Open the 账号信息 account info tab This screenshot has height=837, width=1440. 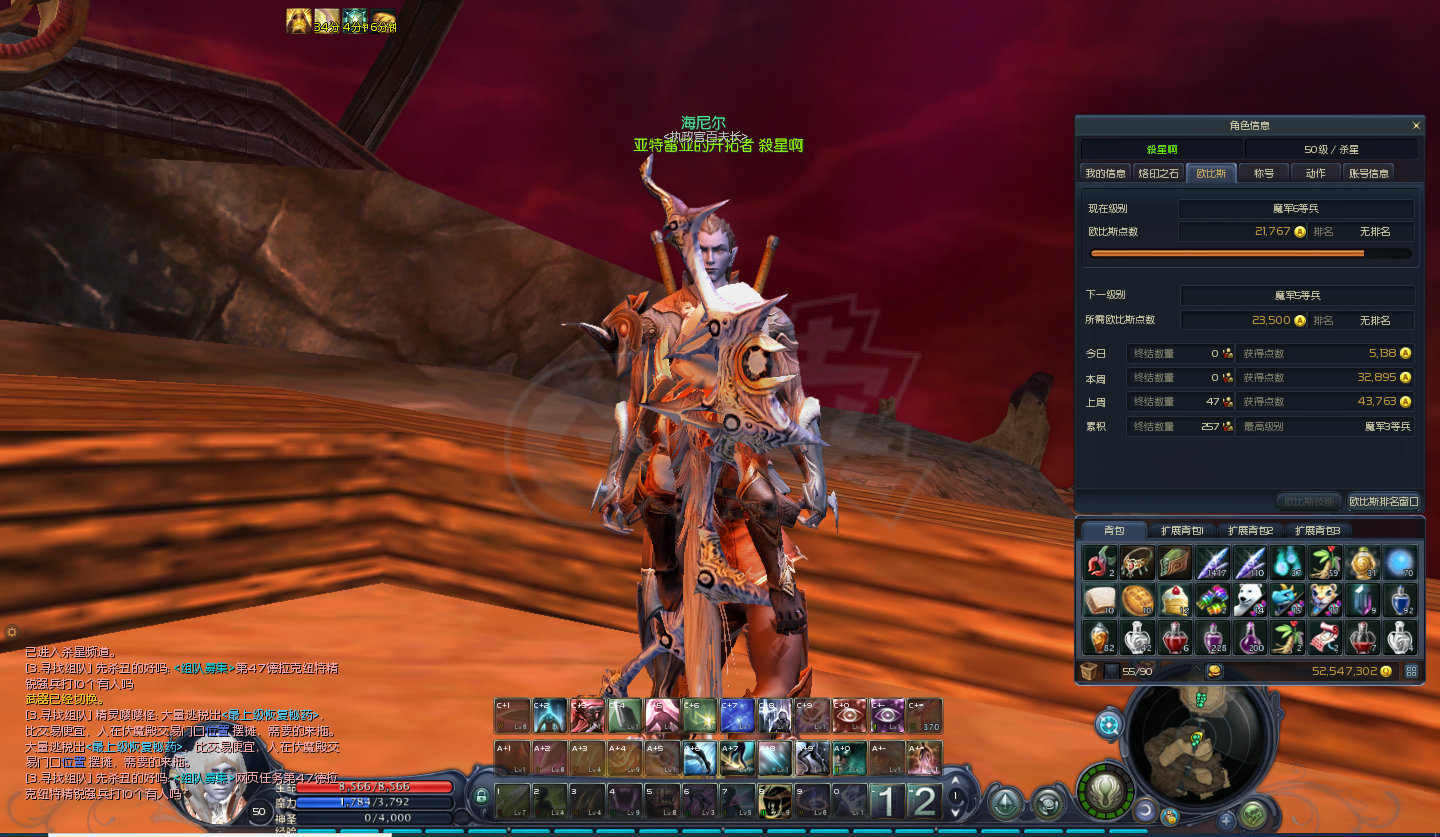pyautogui.click(x=1368, y=173)
